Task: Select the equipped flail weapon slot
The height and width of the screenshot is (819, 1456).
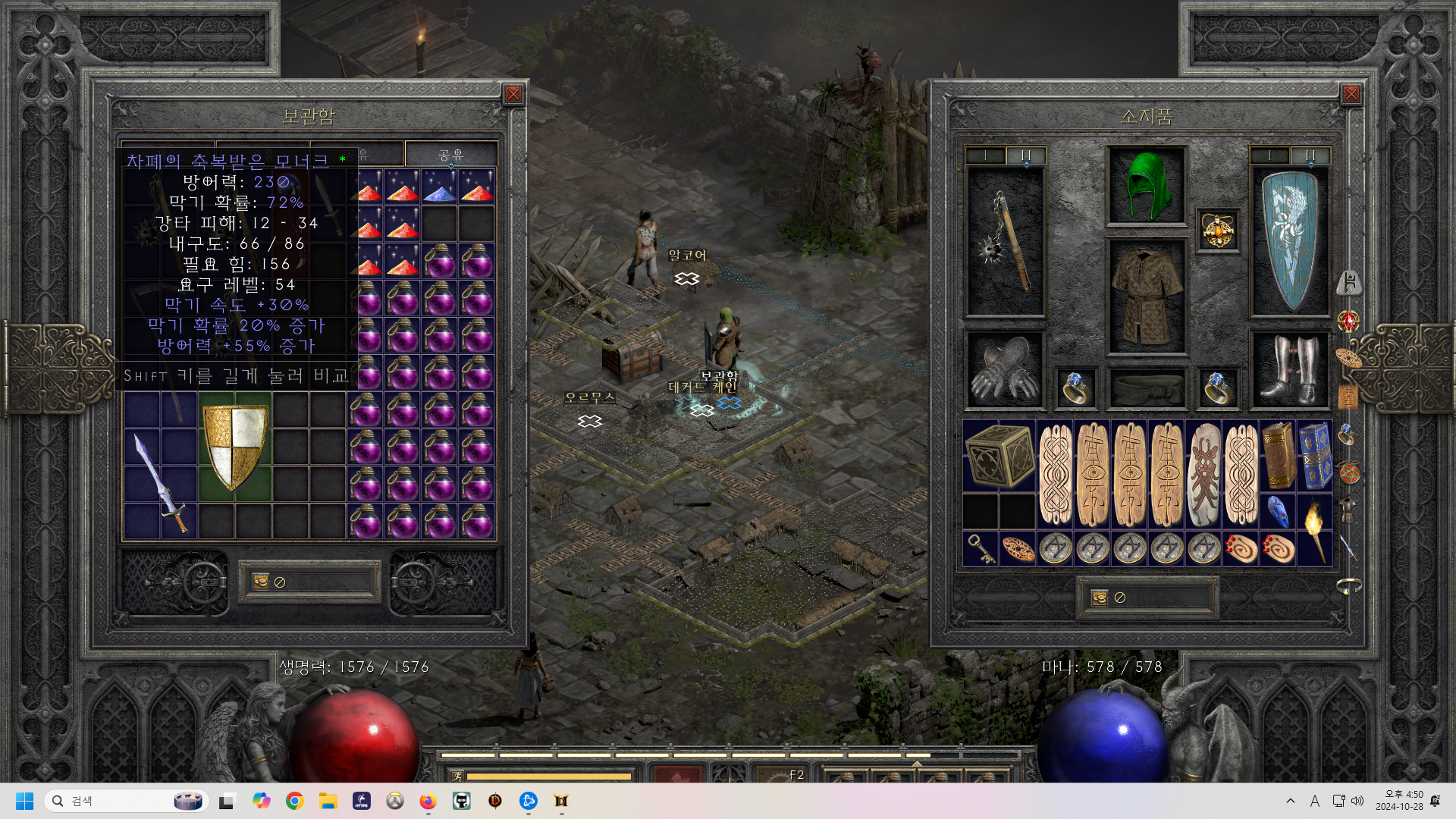Action: click(1005, 241)
